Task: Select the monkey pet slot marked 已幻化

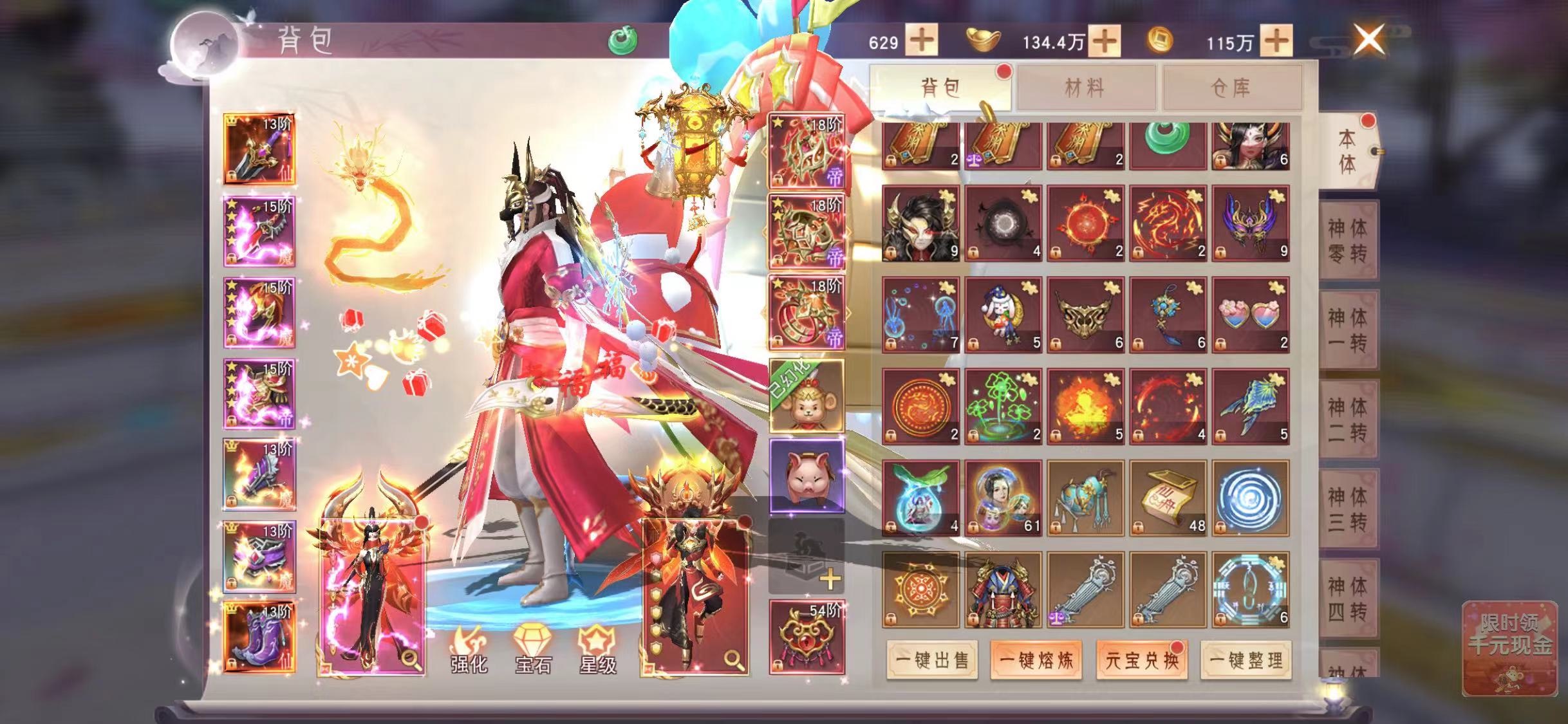Action: [807, 396]
